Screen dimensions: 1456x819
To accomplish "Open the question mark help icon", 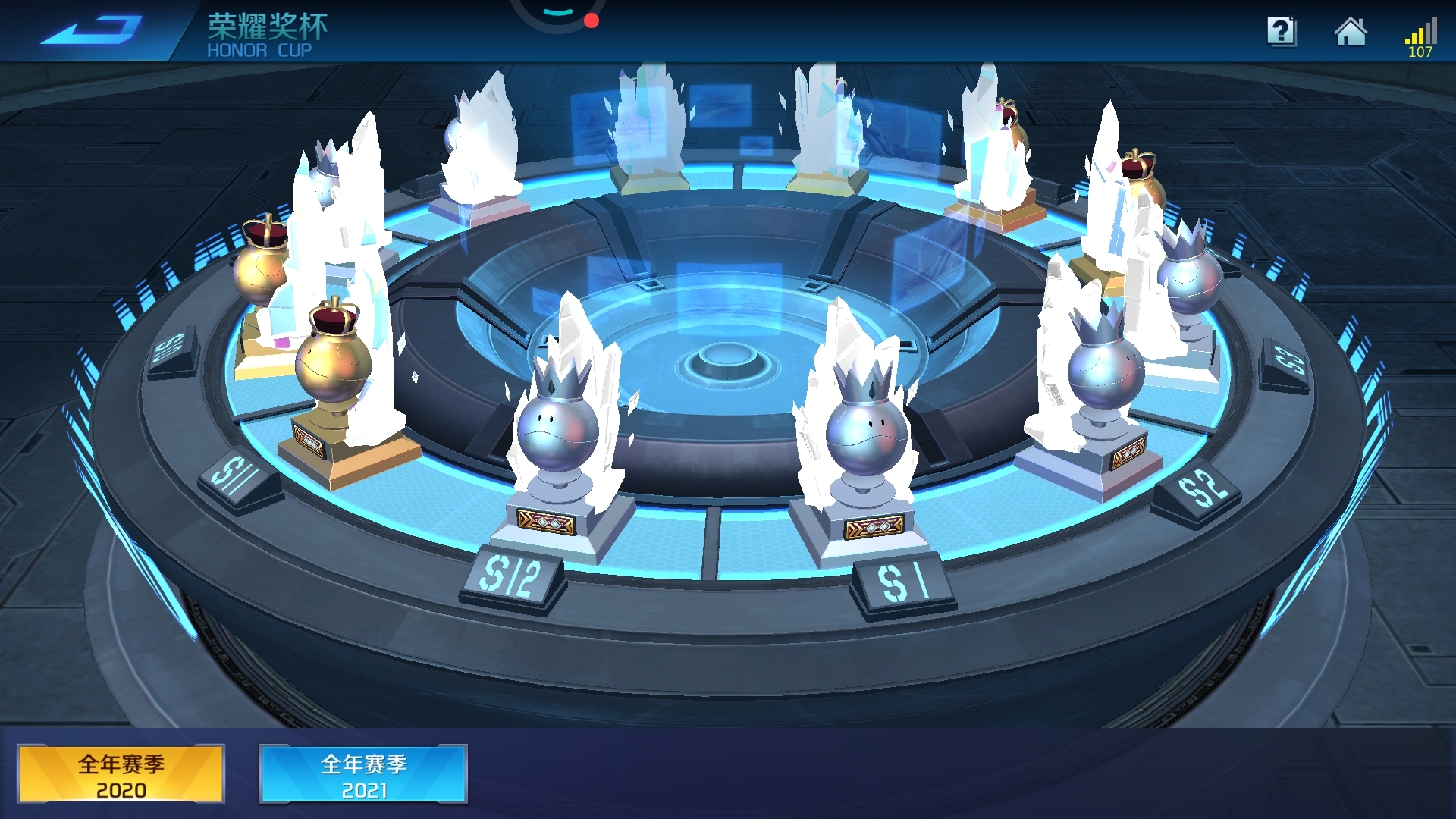I will point(1282,32).
